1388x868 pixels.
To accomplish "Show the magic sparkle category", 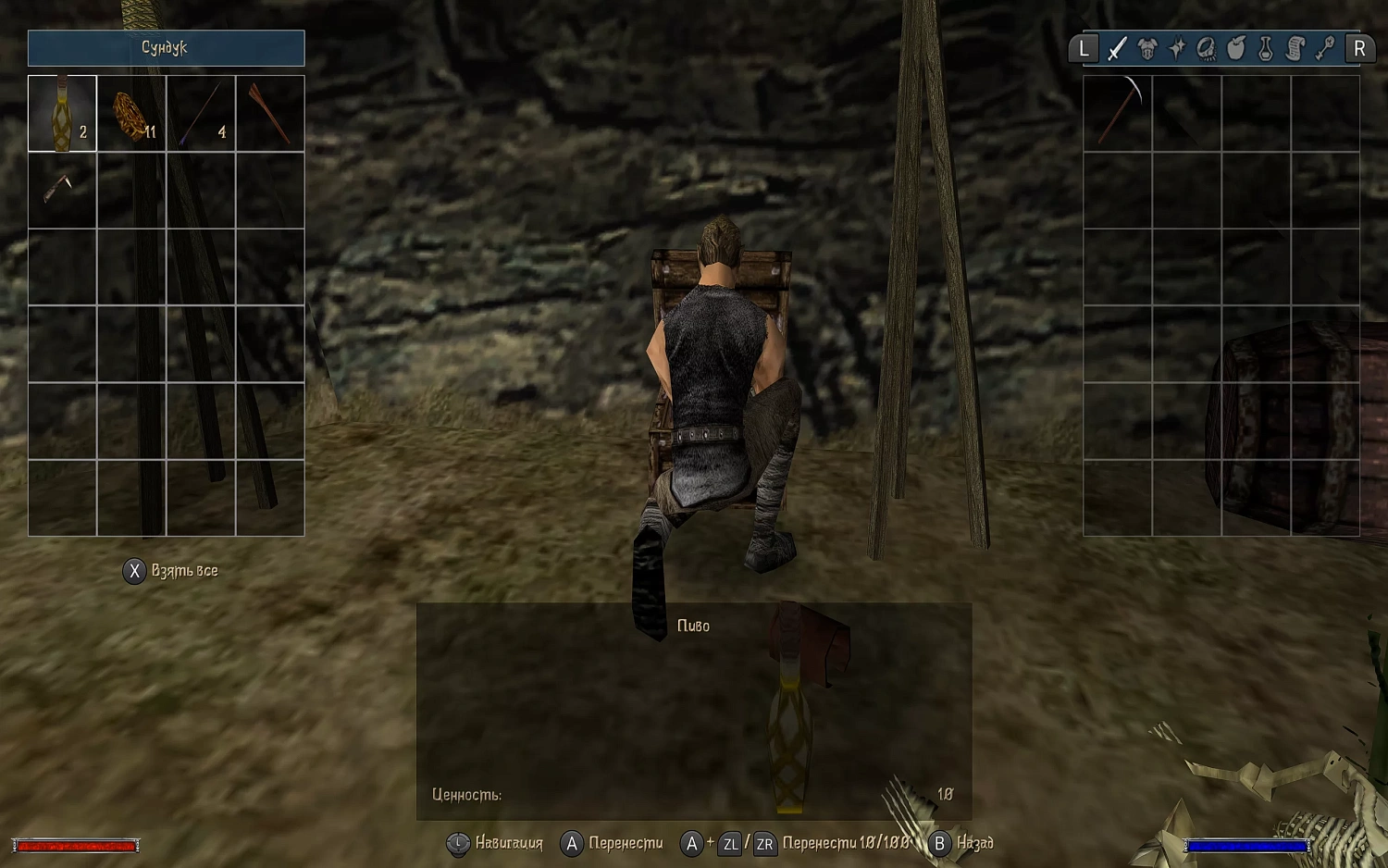I will click(x=1177, y=48).
